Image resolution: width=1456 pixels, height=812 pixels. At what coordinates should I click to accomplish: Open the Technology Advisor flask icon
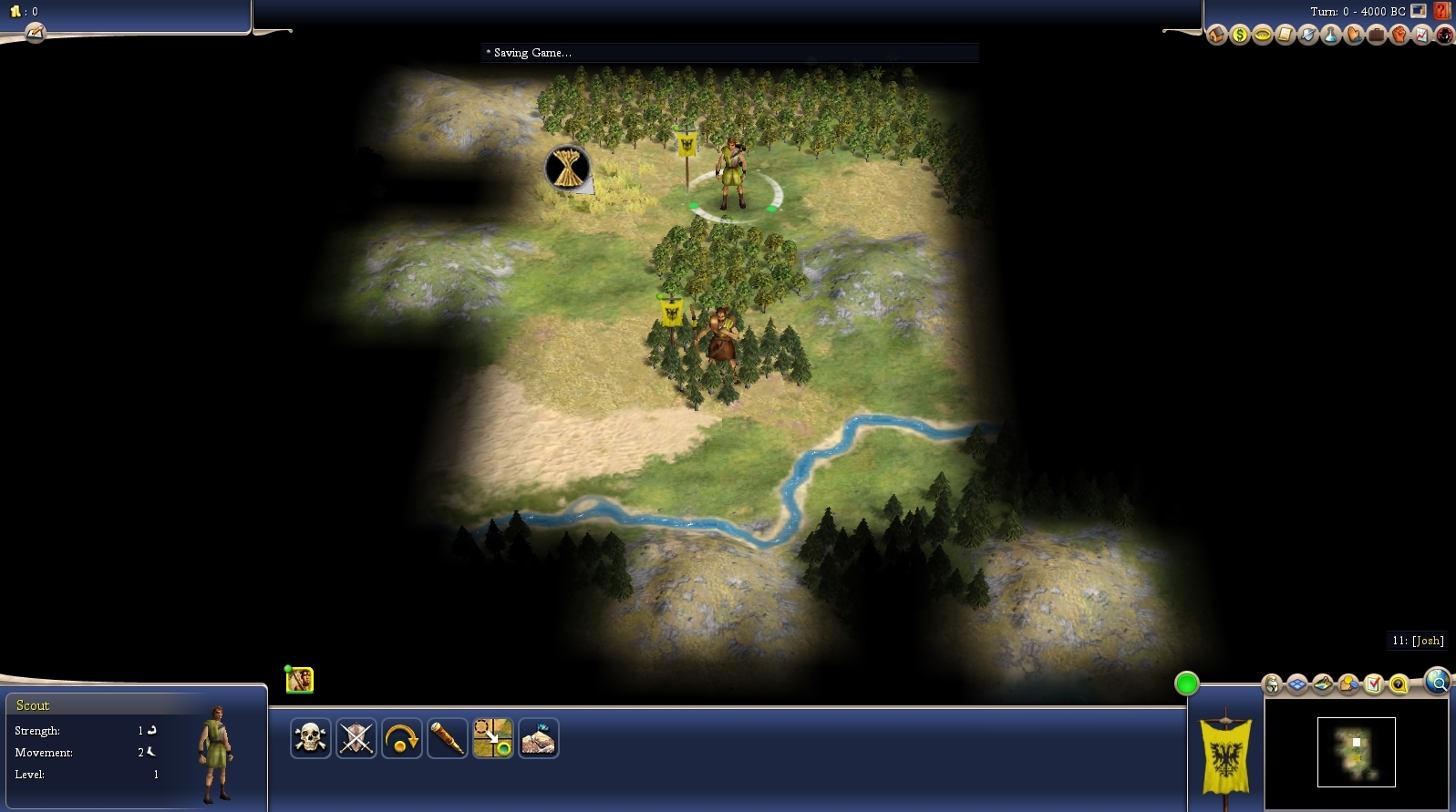1331,36
